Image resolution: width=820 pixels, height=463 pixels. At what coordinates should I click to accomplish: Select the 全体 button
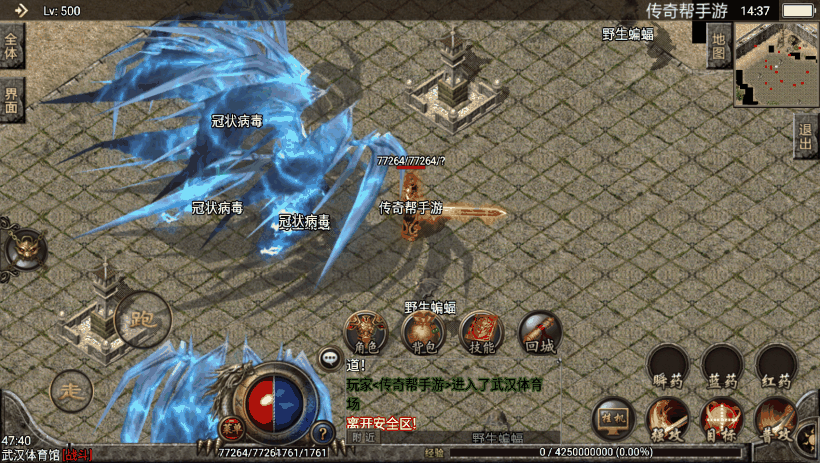[x=11, y=47]
